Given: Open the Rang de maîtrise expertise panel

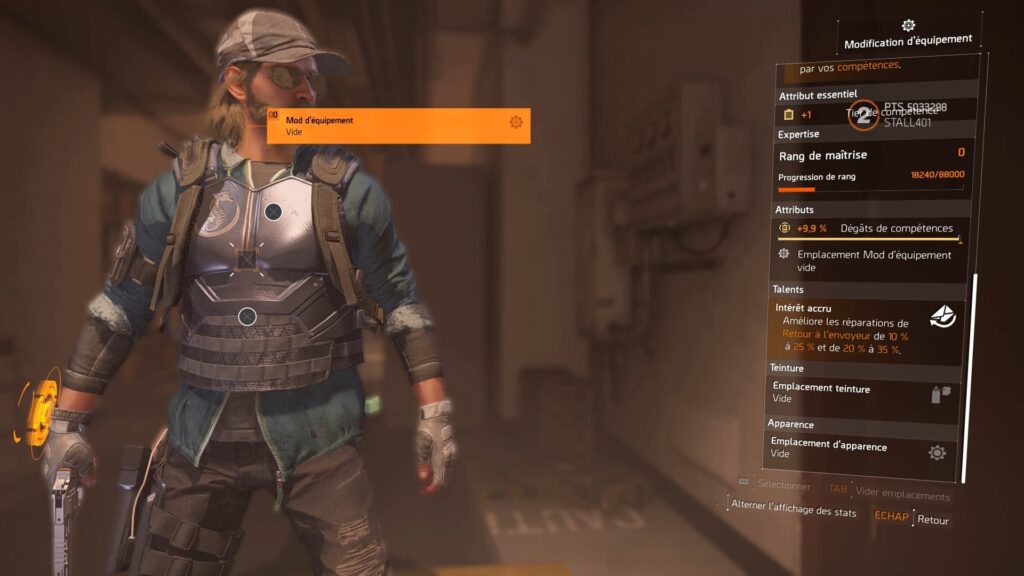Looking at the screenshot, I should point(870,165).
